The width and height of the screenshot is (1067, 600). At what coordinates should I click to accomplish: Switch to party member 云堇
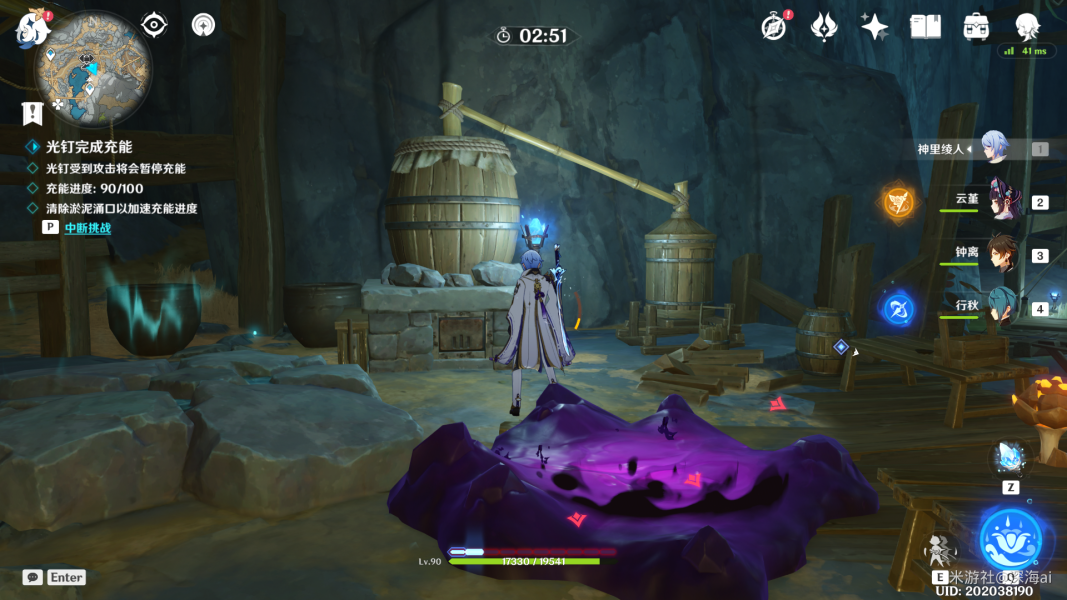(x=1001, y=202)
